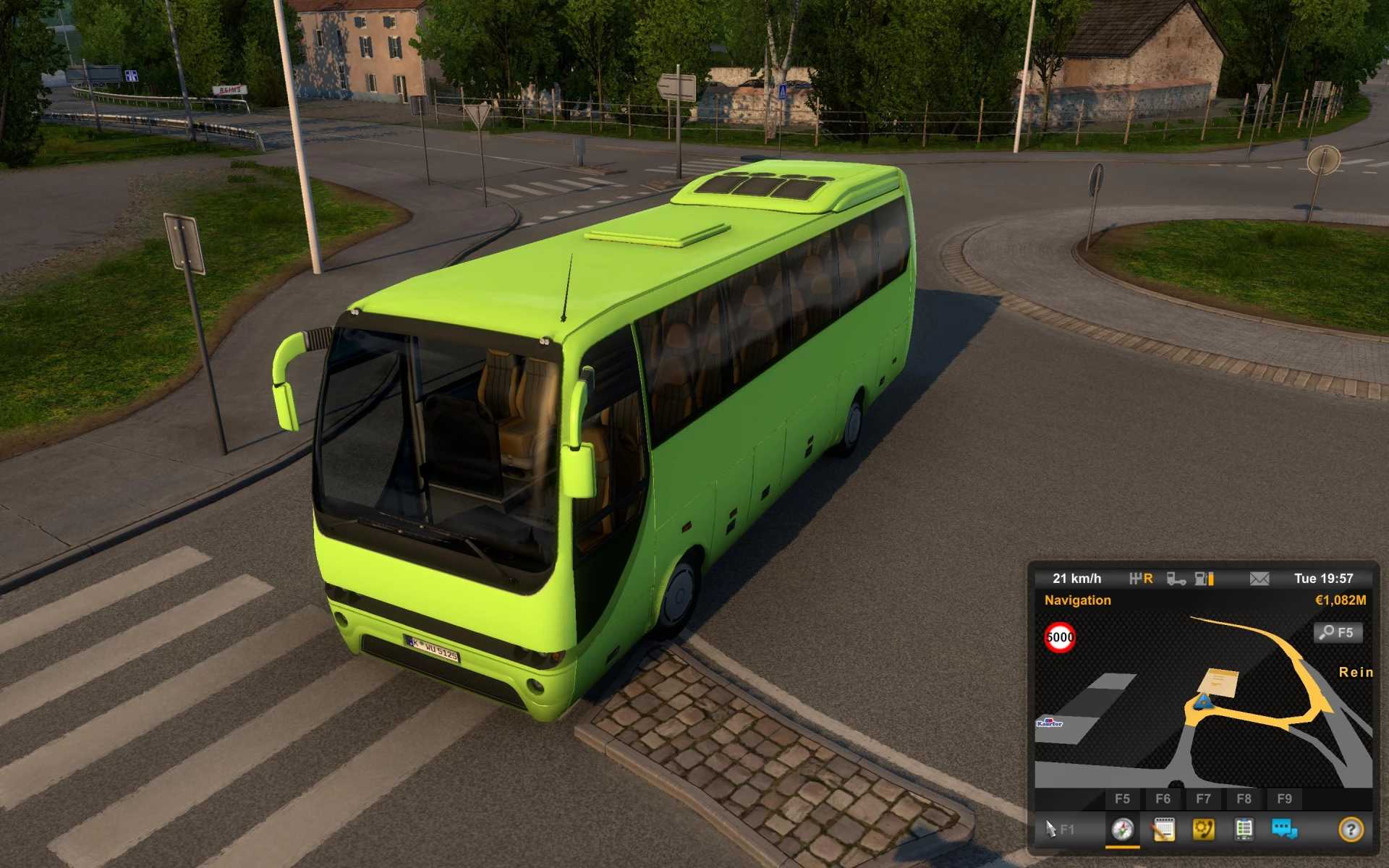The height and width of the screenshot is (868, 1389).
Task: Open the mail envelope icon
Action: (x=1259, y=579)
